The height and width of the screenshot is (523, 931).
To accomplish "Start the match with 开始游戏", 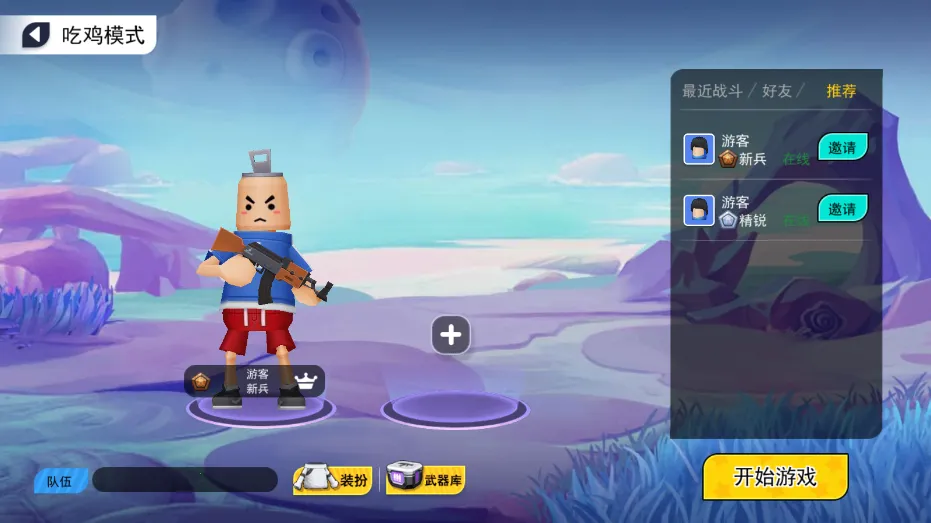I will (775, 477).
